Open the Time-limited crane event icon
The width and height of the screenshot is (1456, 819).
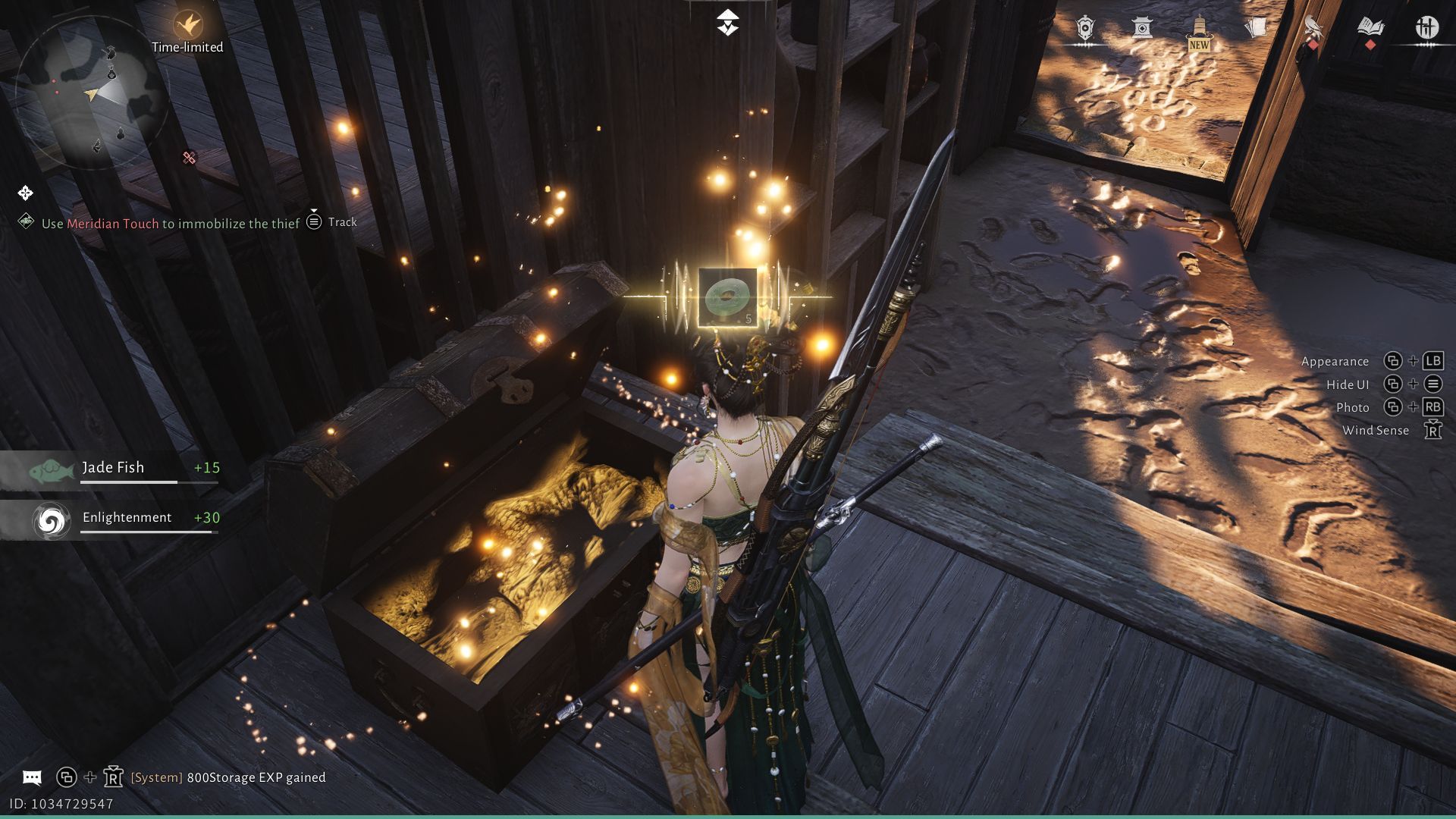(x=187, y=26)
